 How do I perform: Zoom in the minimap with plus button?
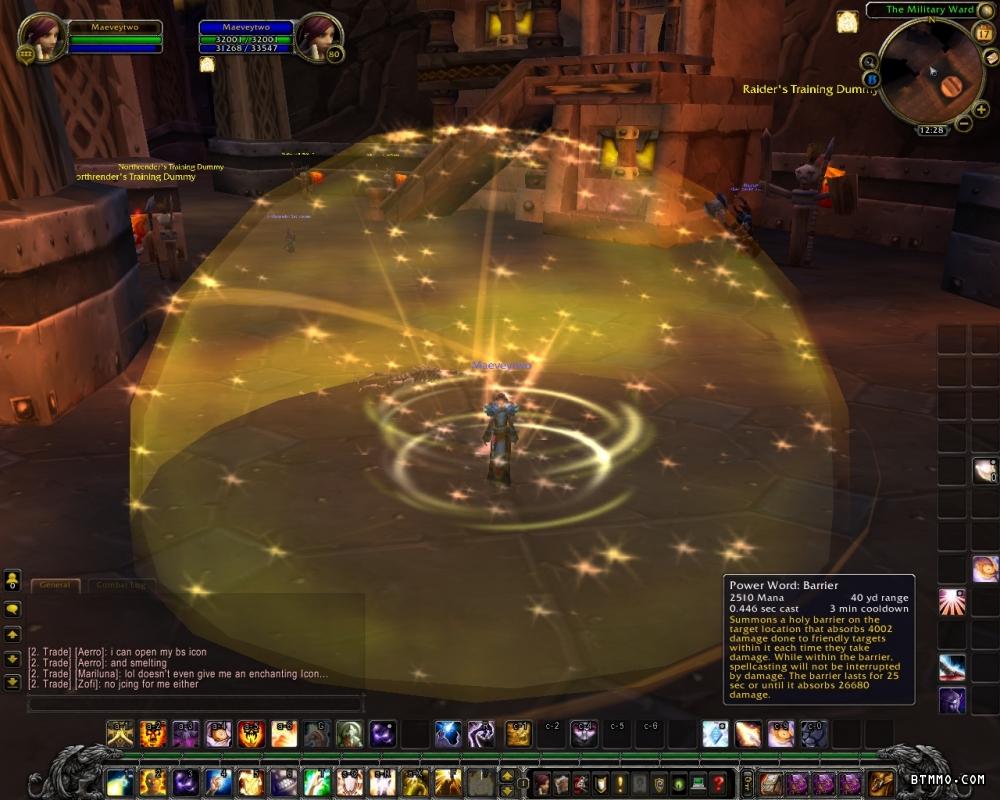[x=980, y=109]
